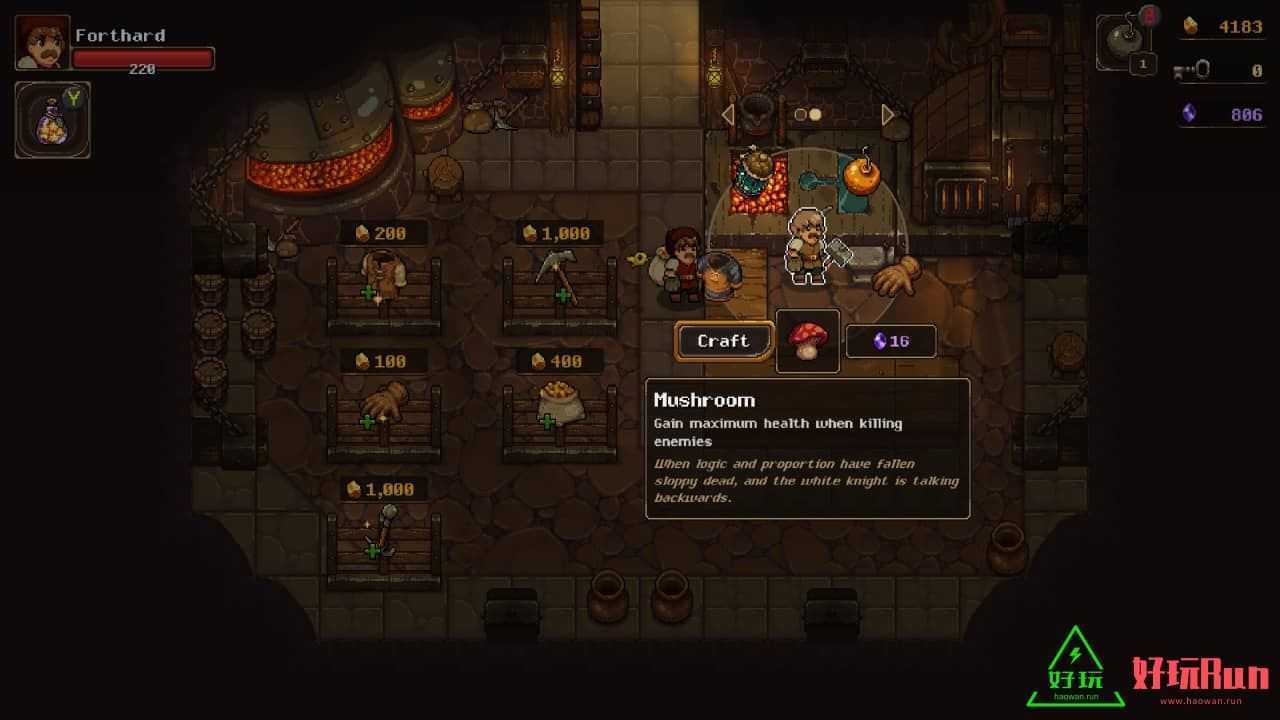Select the Mushroom recipe icon
The height and width of the screenshot is (720, 1280).
[807, 341]
